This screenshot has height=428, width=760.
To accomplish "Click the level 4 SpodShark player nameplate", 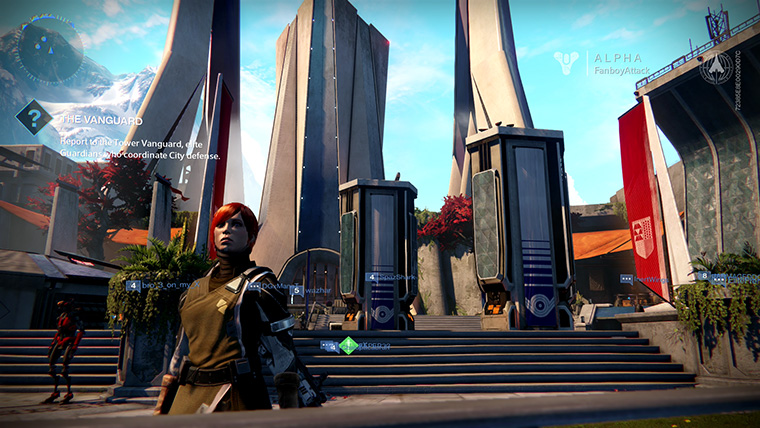I will (391, 277).
